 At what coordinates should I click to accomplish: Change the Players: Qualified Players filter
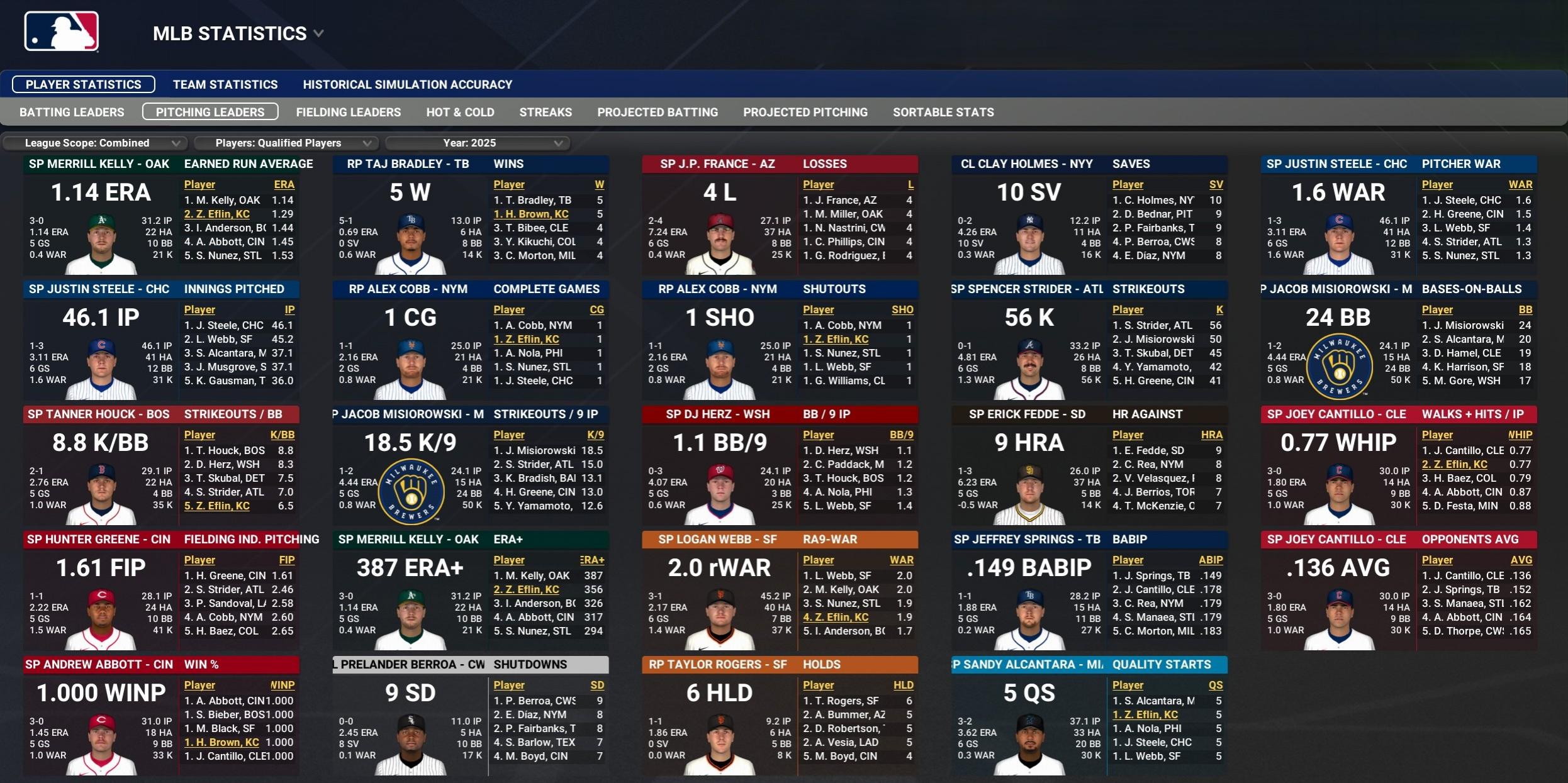(286, 143)
